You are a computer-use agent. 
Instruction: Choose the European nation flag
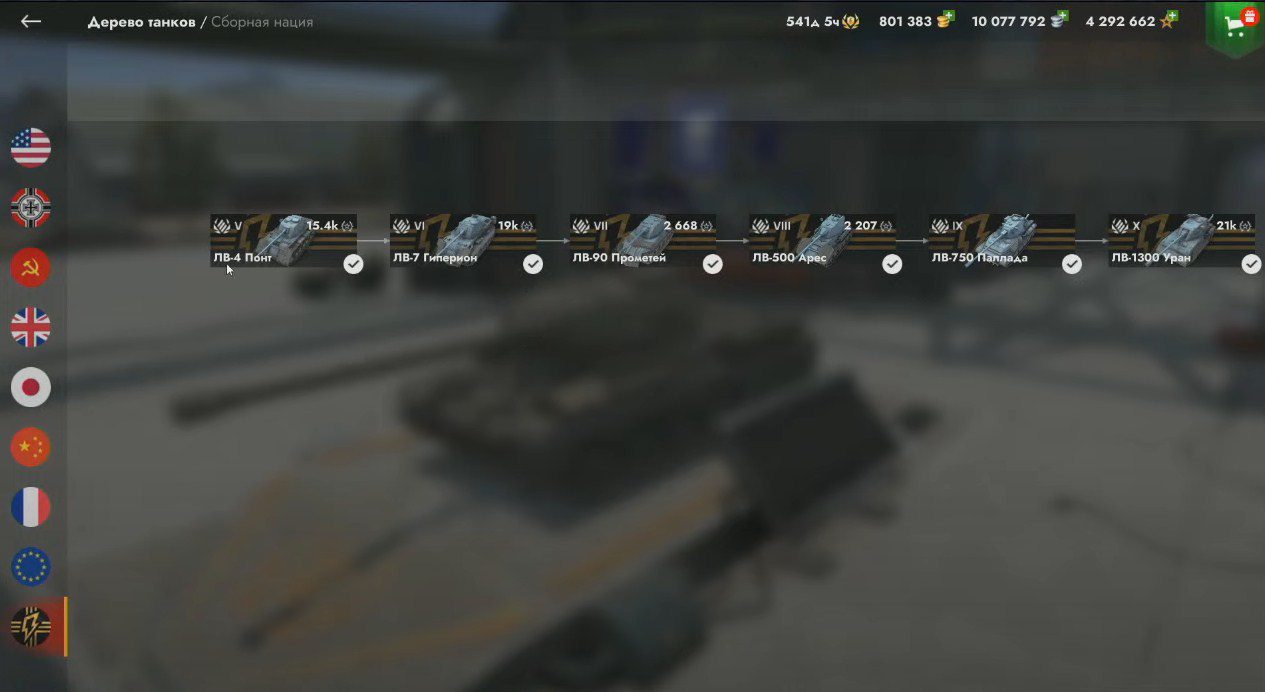[x=31, y=567]
